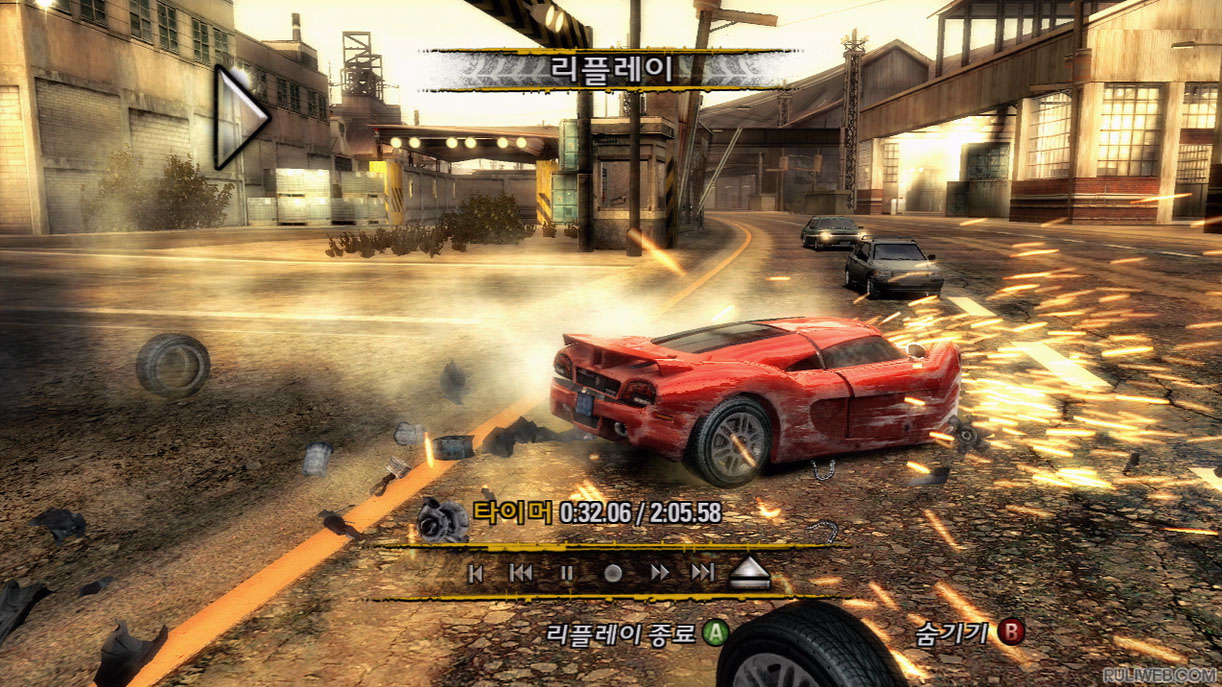Click the round dot replay control

pyautogui.click(x=613, y=573)
